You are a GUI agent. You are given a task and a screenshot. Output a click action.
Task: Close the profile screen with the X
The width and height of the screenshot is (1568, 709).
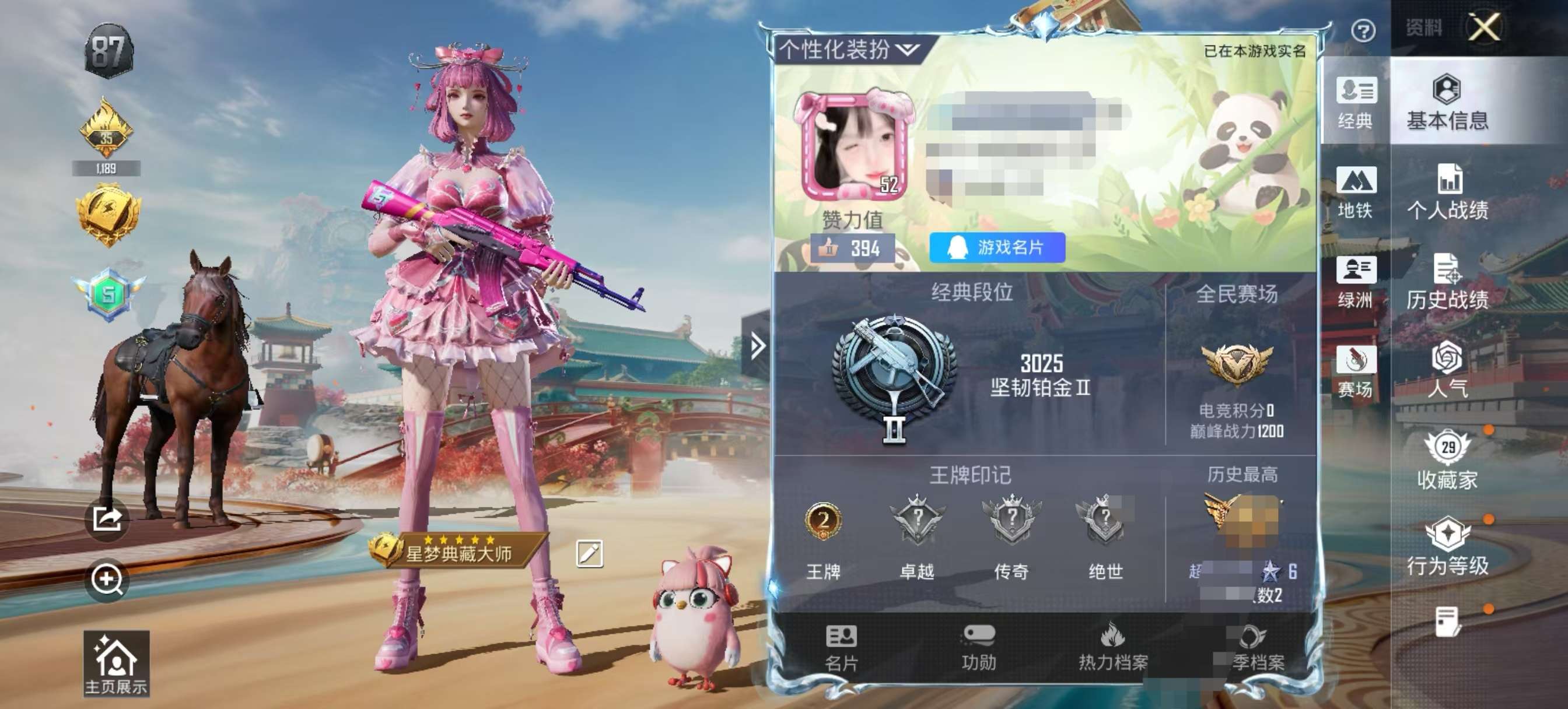tap(1484, 27)
